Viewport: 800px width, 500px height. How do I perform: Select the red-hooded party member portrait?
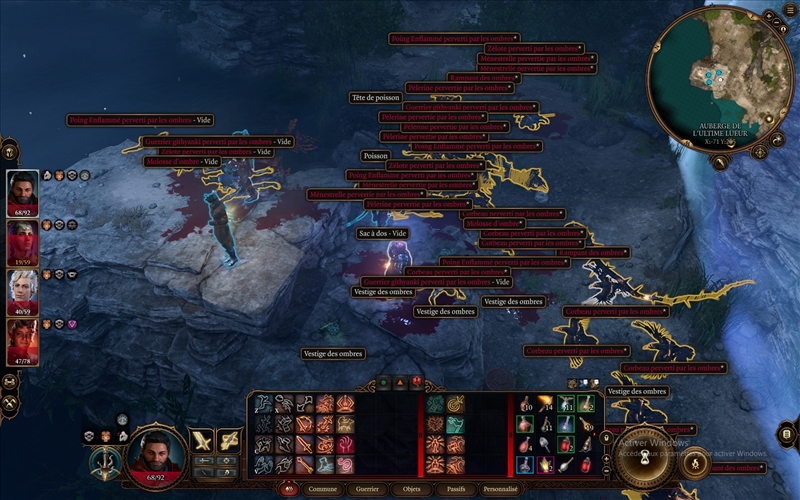[23, 240]
